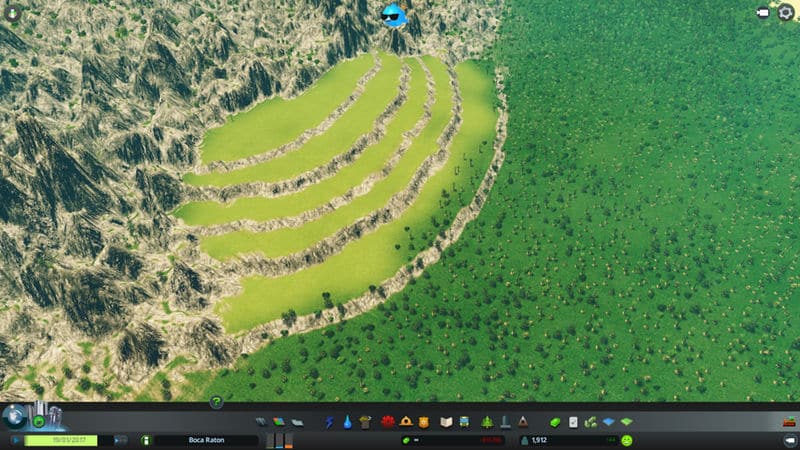Open the districts tool
800x450 pixels.
297,422
